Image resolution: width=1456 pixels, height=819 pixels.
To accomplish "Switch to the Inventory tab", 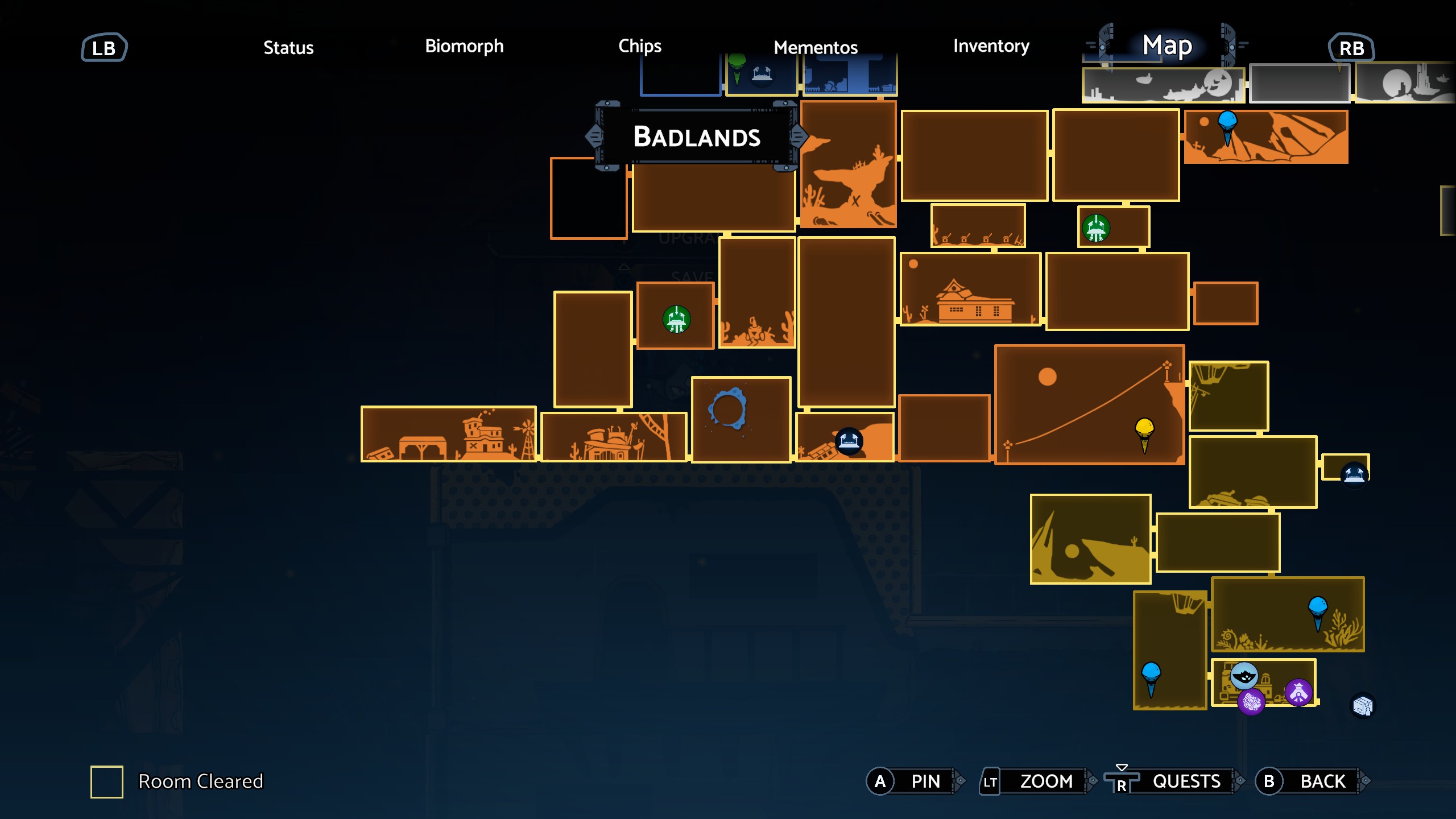I will pos(991,47).
